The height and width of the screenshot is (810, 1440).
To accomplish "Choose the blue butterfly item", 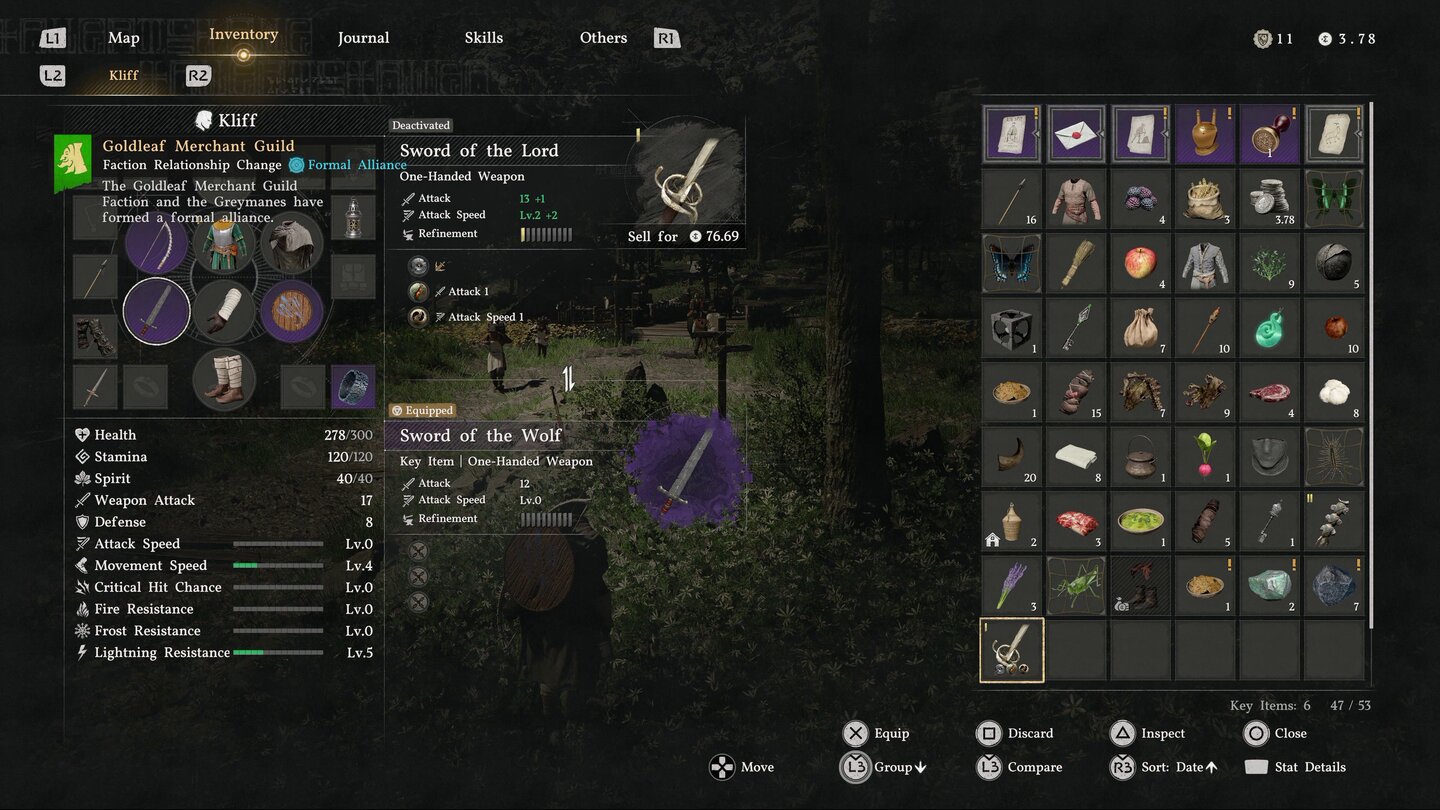I will (1012, 263).
